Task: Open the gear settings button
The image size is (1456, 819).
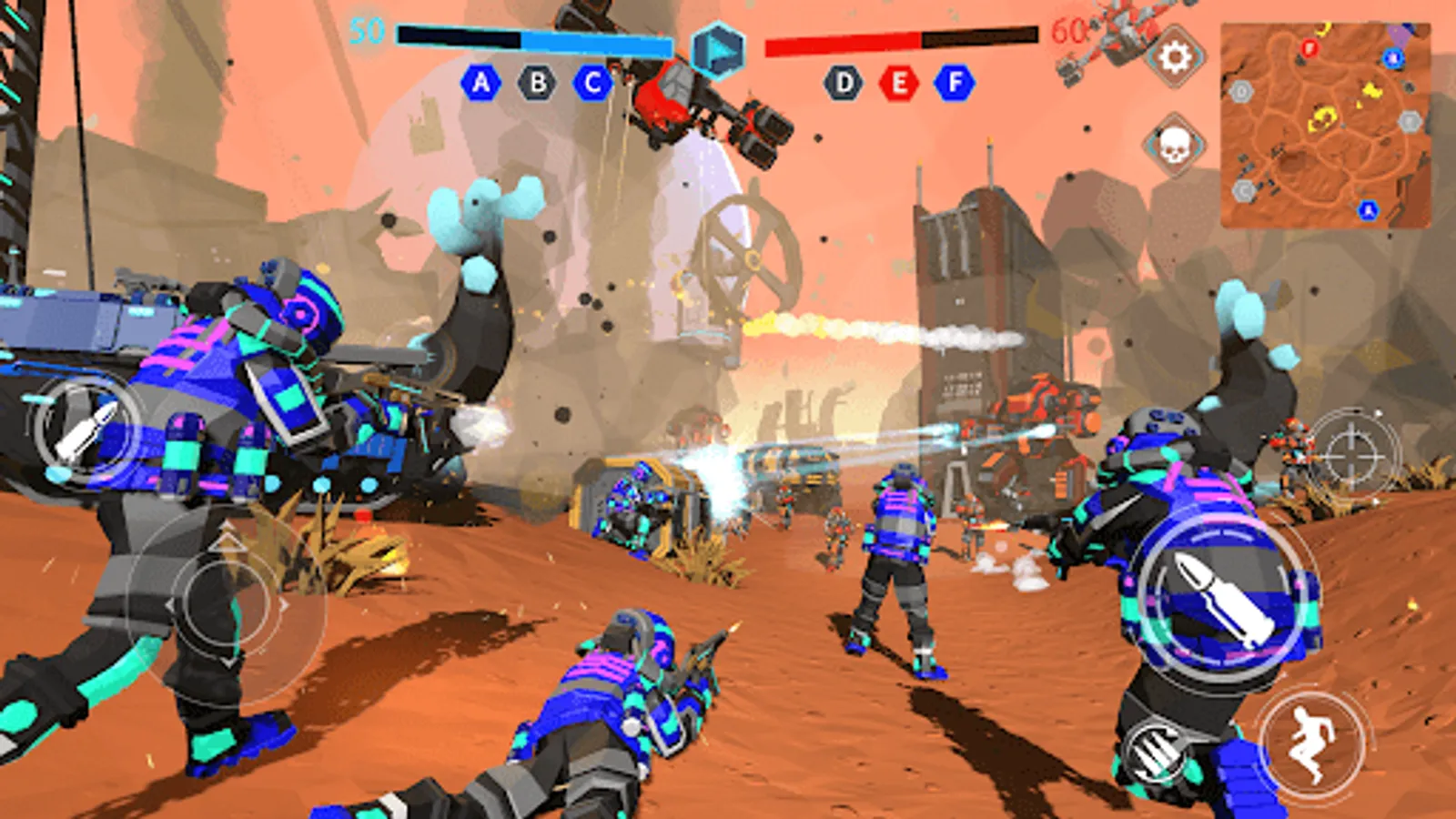Action: pyautogui.click(x=1175, y=57)
